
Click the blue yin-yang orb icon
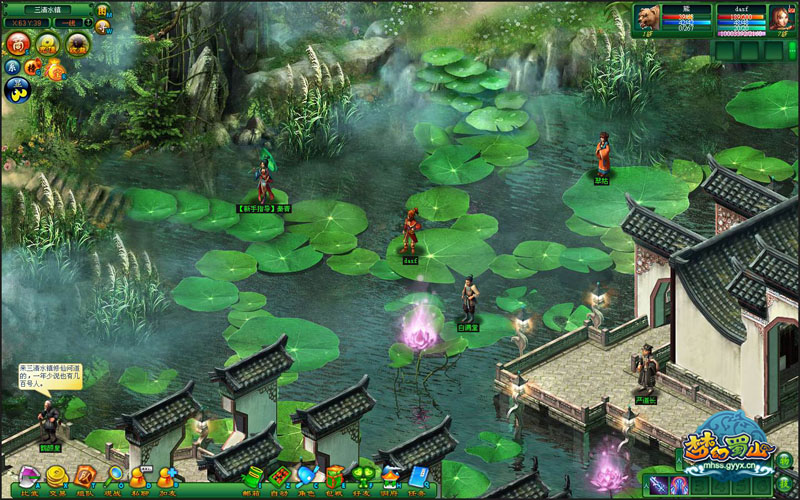tap(19, 90)
